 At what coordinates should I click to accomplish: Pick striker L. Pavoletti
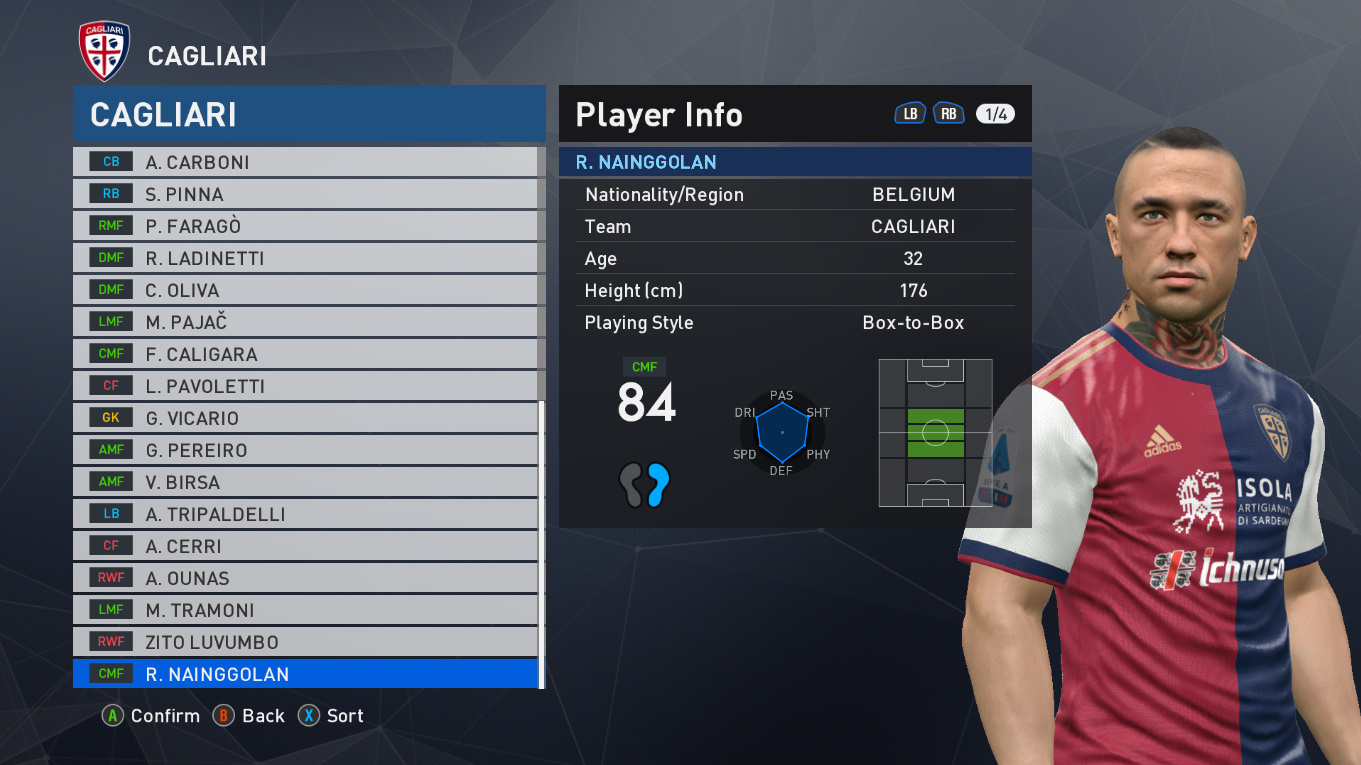click(x=305, y=386)
